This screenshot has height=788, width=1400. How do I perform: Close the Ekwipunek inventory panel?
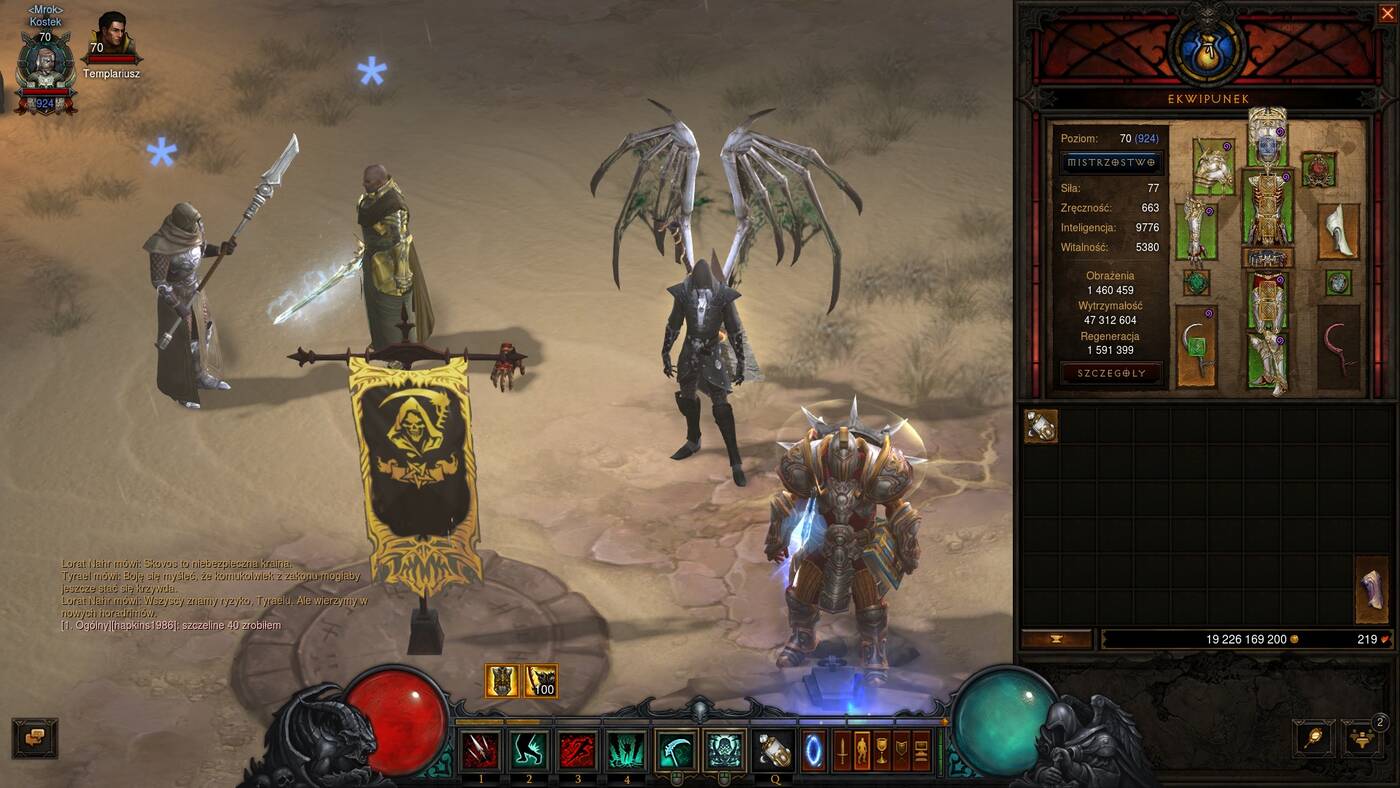1386,12
